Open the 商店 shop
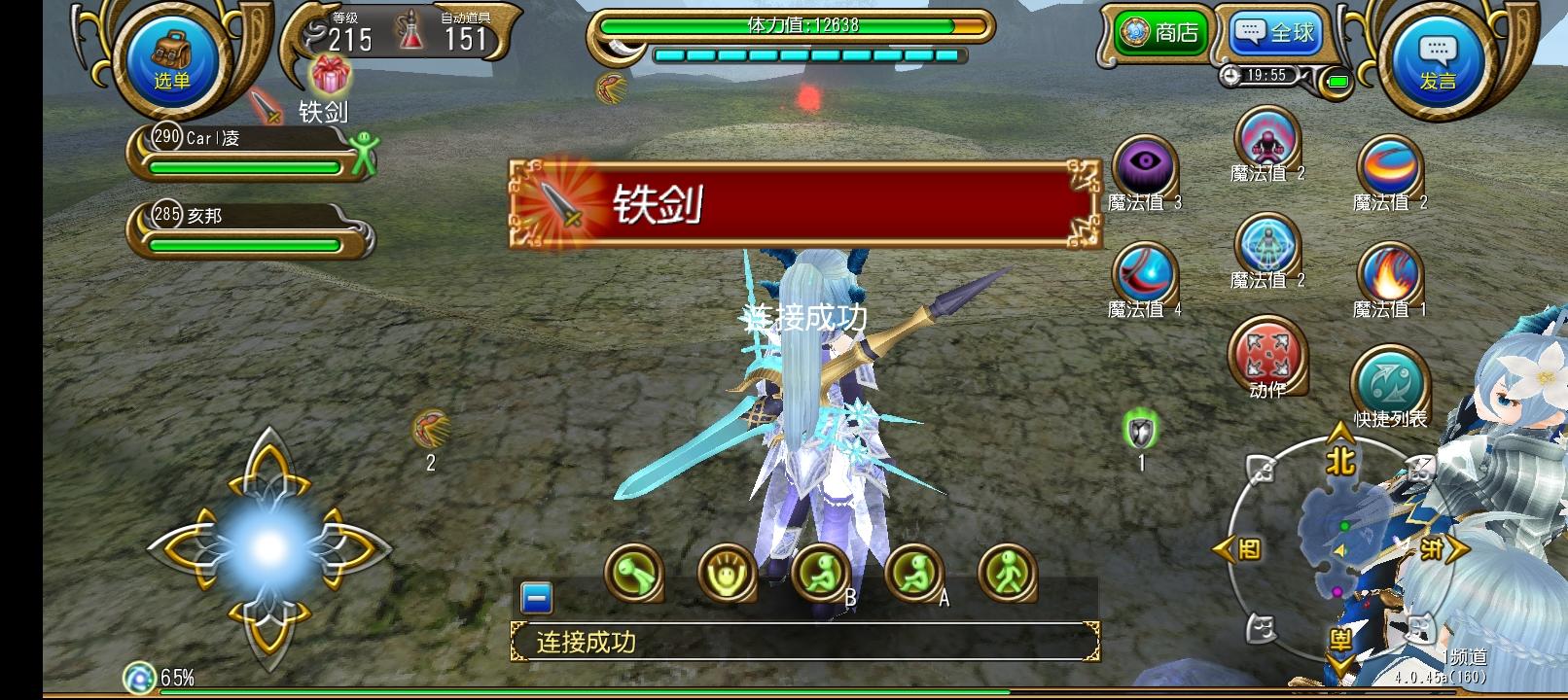 [x=1158, y=32]
